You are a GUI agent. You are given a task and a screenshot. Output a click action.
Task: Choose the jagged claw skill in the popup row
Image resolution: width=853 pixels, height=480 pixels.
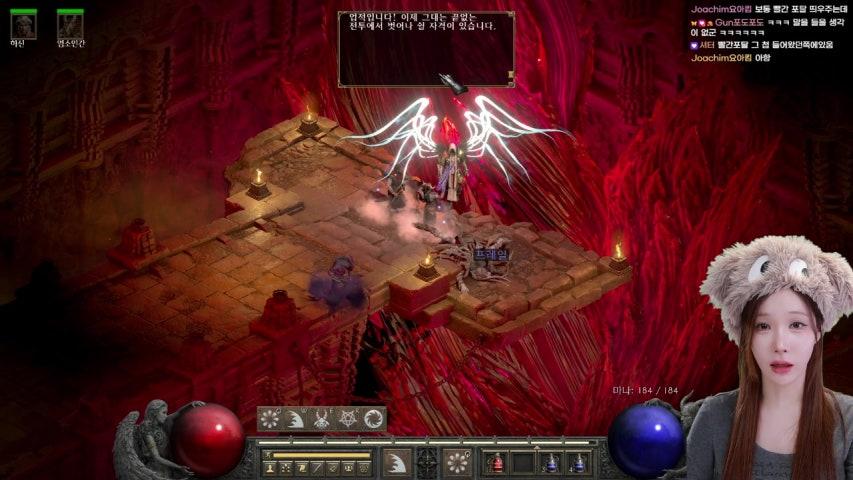click(296, 419)
